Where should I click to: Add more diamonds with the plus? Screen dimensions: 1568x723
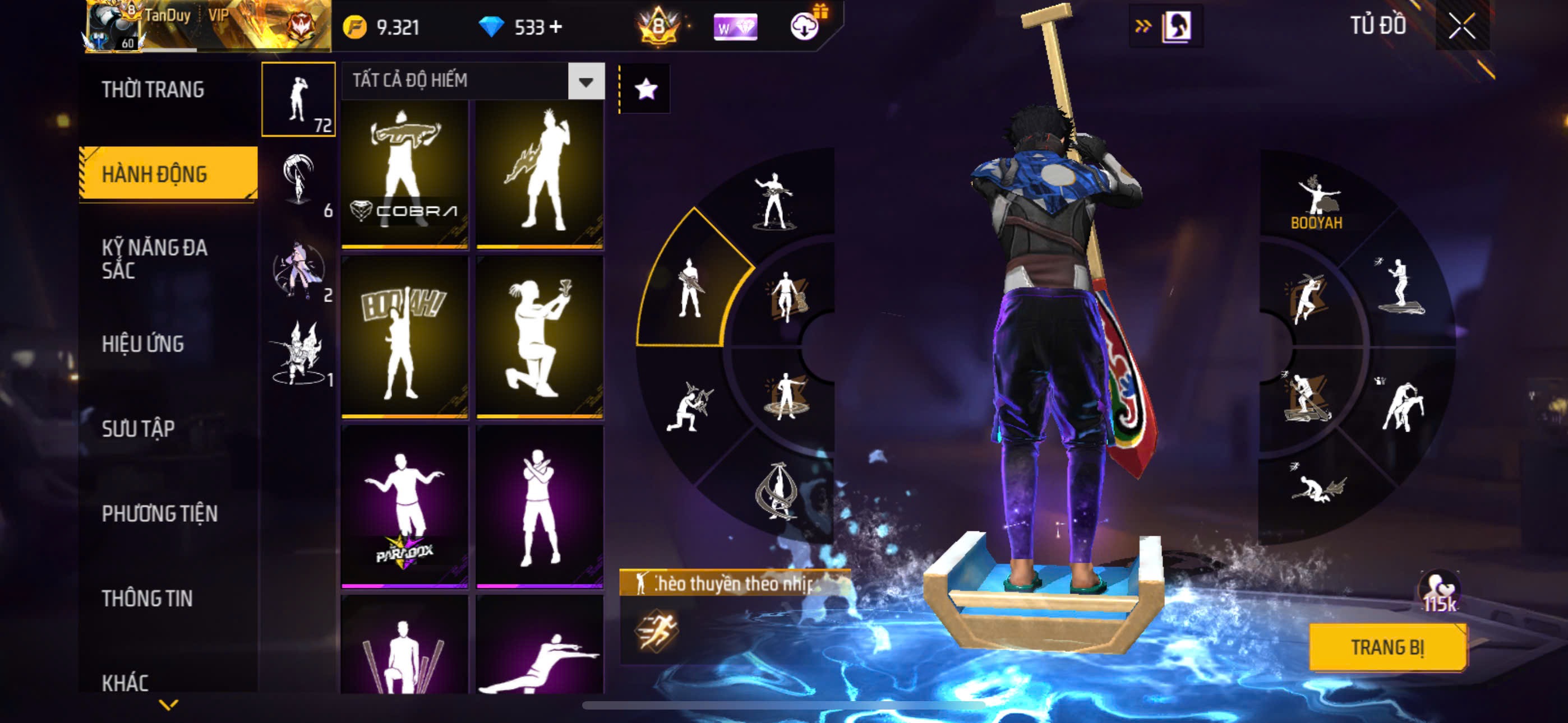(x=556, y=27)
